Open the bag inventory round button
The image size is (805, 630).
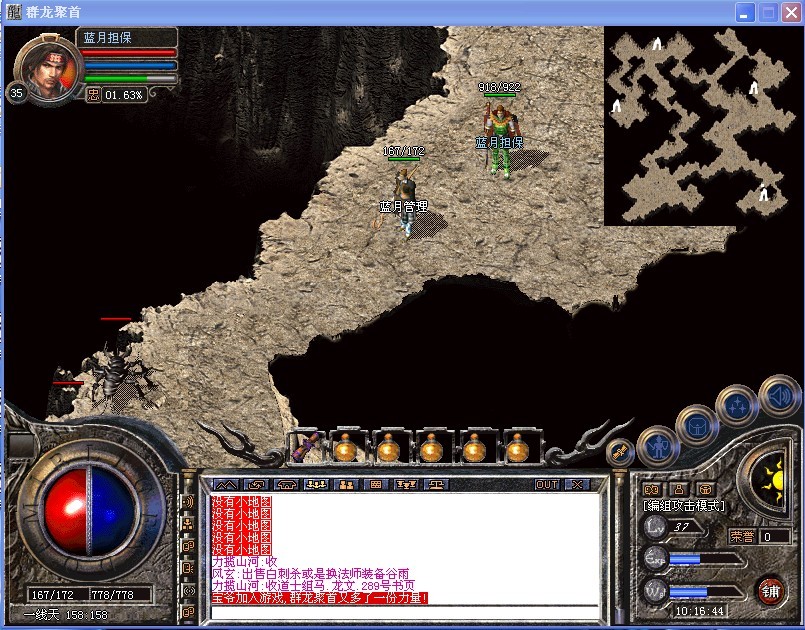(696, 424)
